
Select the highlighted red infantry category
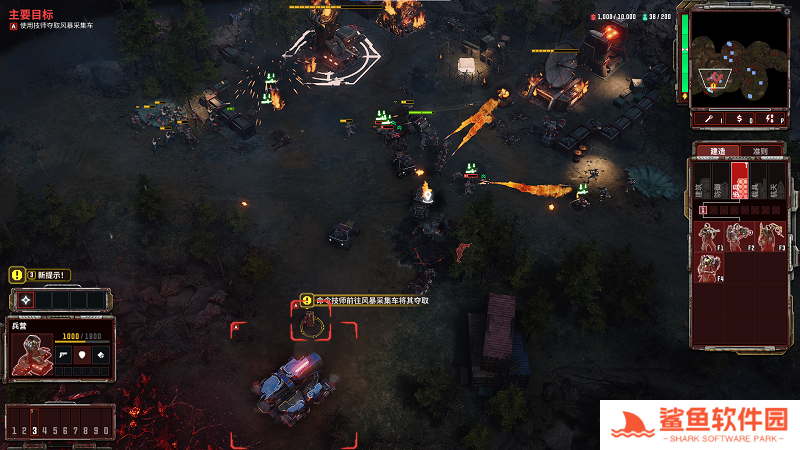740,182
